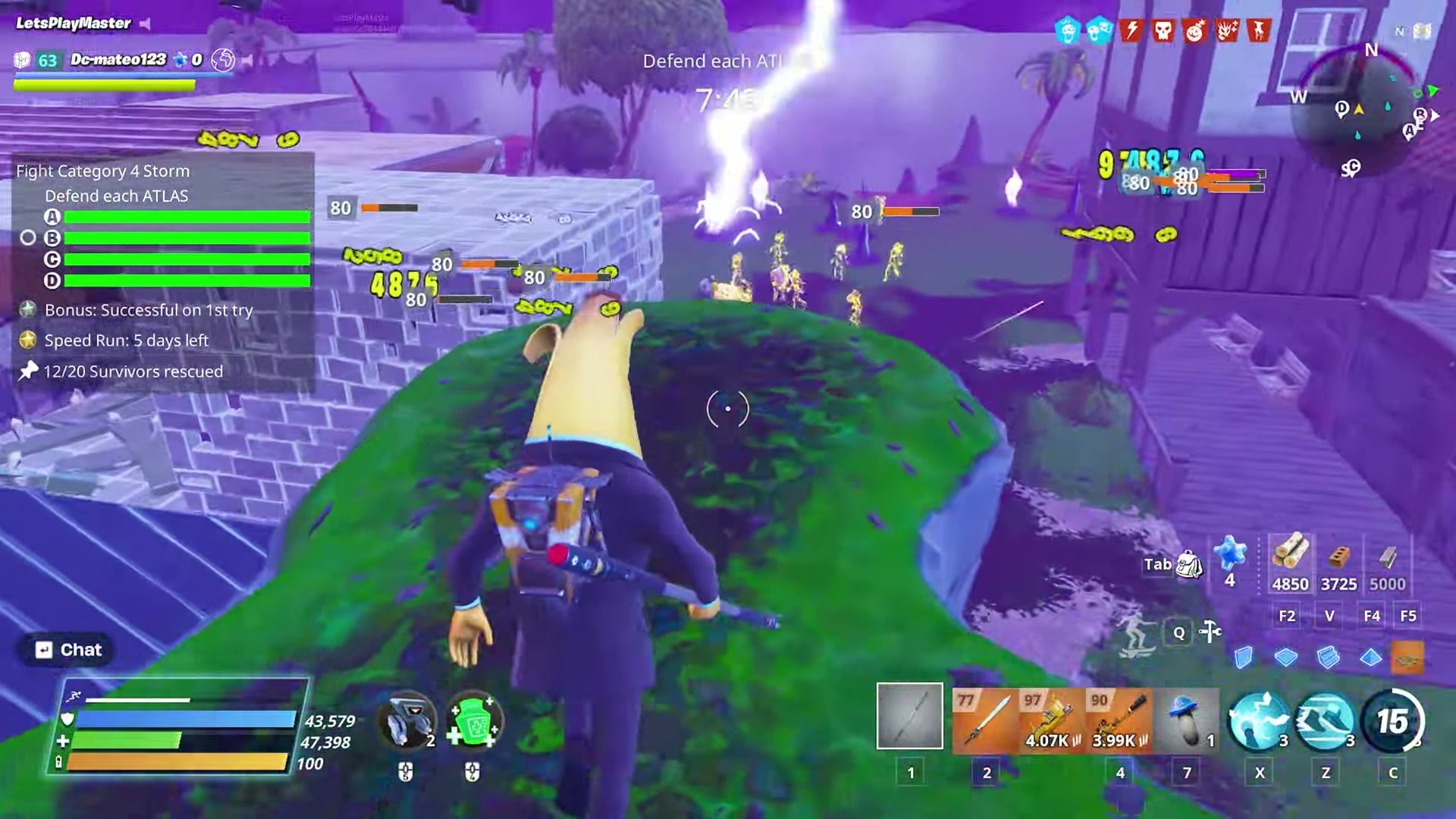The image size is (1456, 819).
Task: Select the mushroom consumable in slot 7
Action: pyautogui.click(x=1187, y=717)
